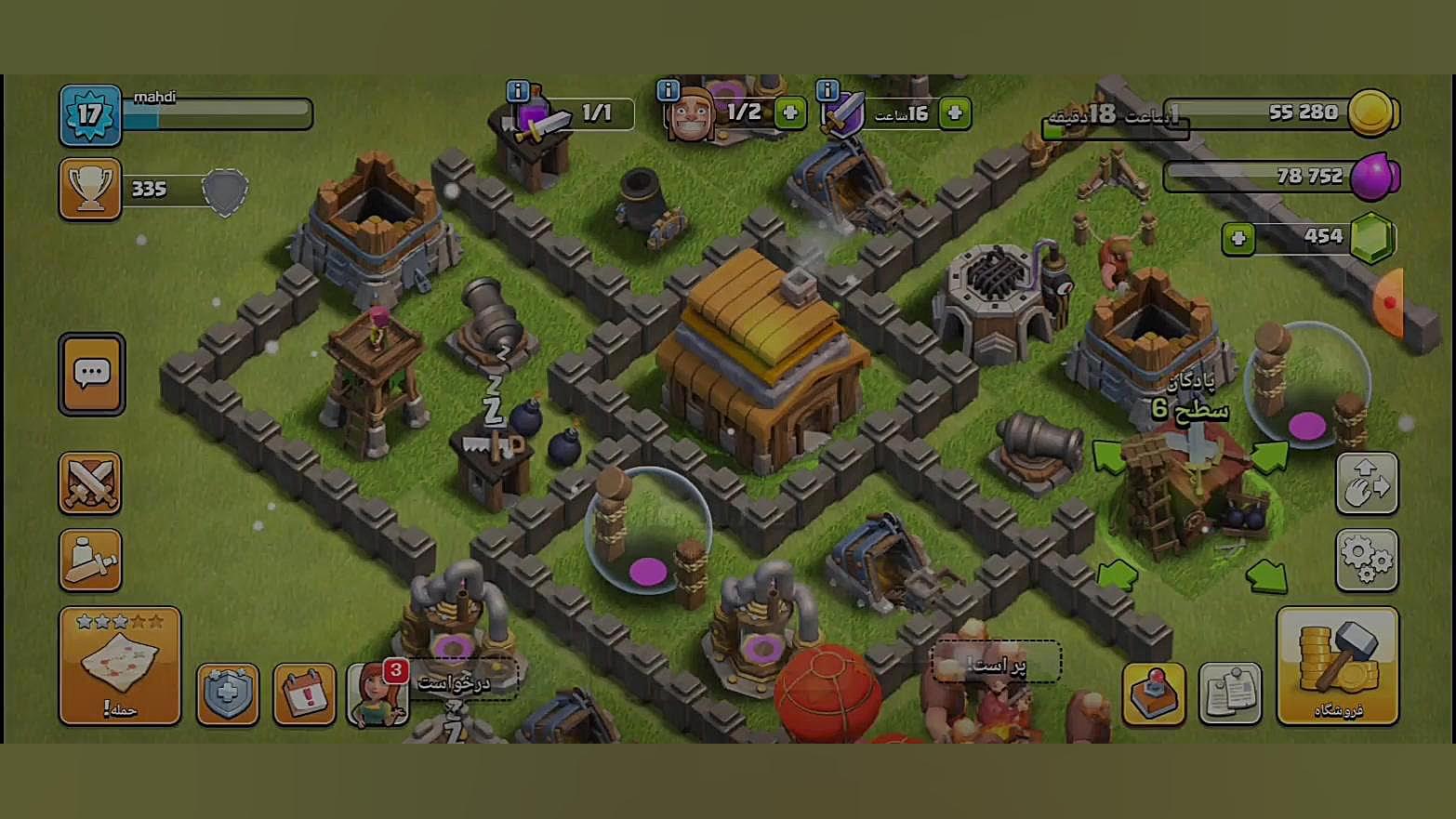Open the shop with the hammer icon

(1337, 666)
